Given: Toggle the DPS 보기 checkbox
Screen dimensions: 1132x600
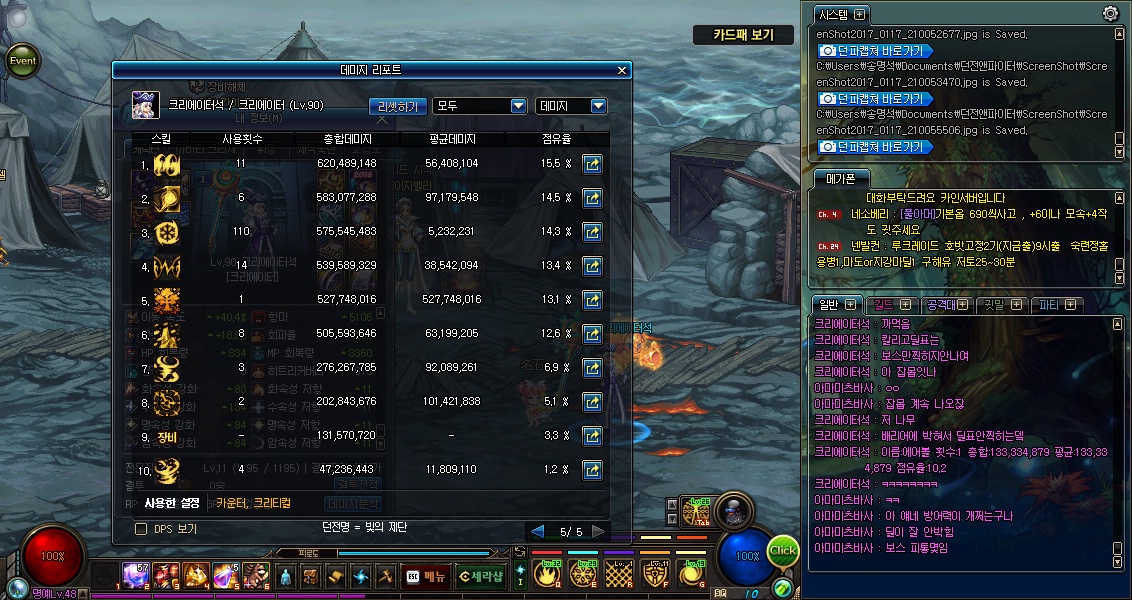Looking at the screenshot, I should click(141, 528).
